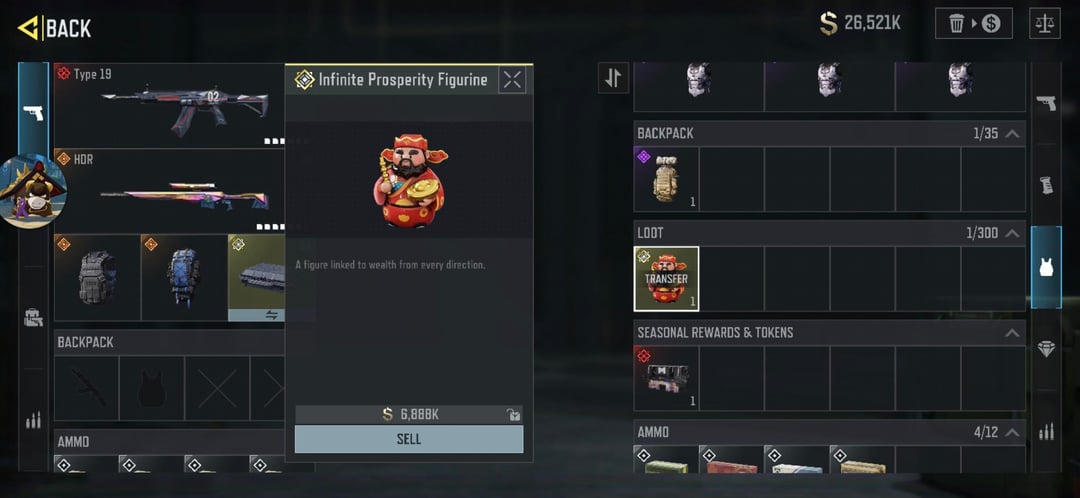1080x498 pixels.
Task: Switch to the pistol tab on the right sidebar
Action: pyautogui.click(x=1046, y=103)
